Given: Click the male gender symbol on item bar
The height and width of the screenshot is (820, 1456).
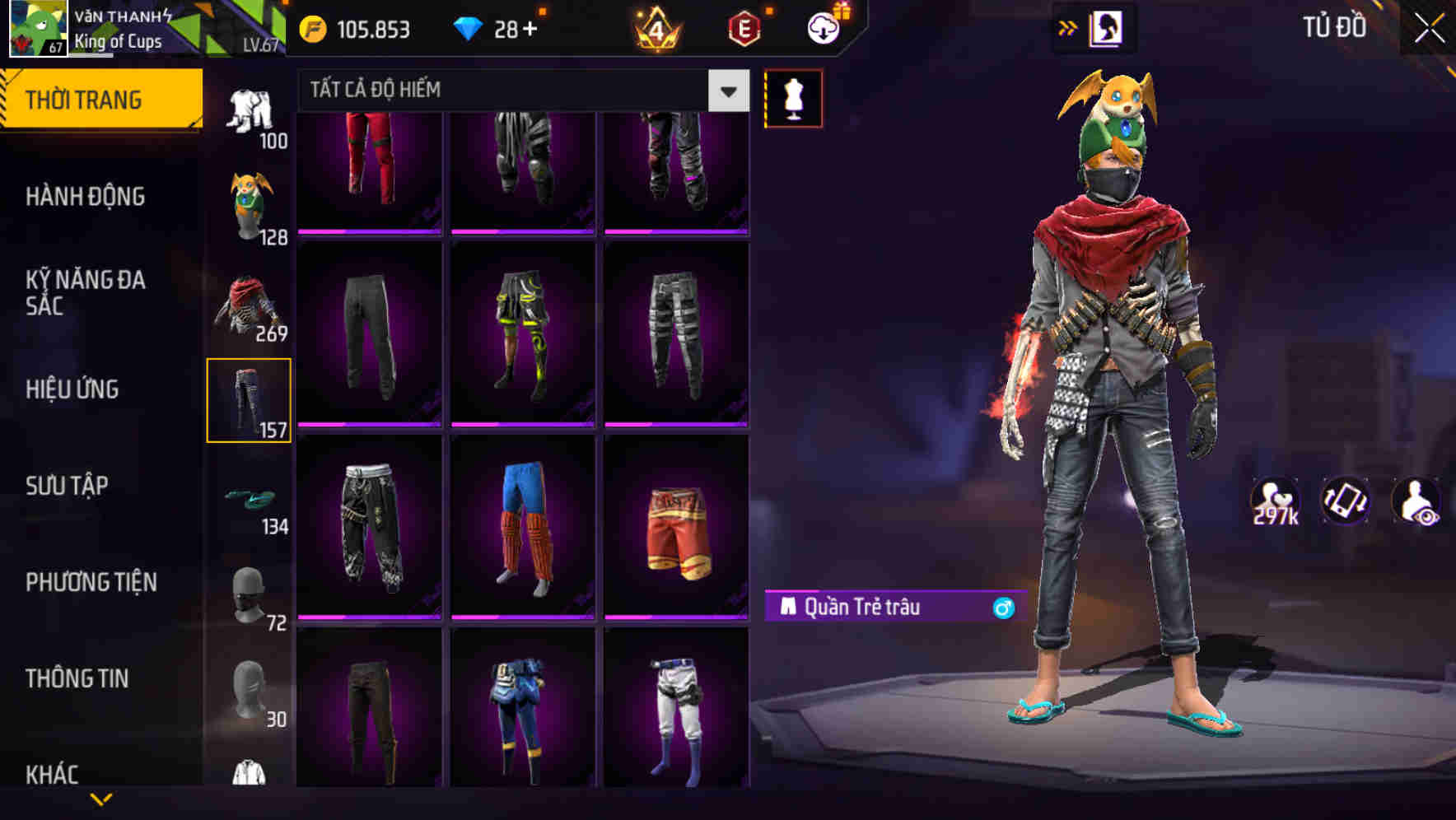Looking at the screenshot, I should coord(1003,608).
